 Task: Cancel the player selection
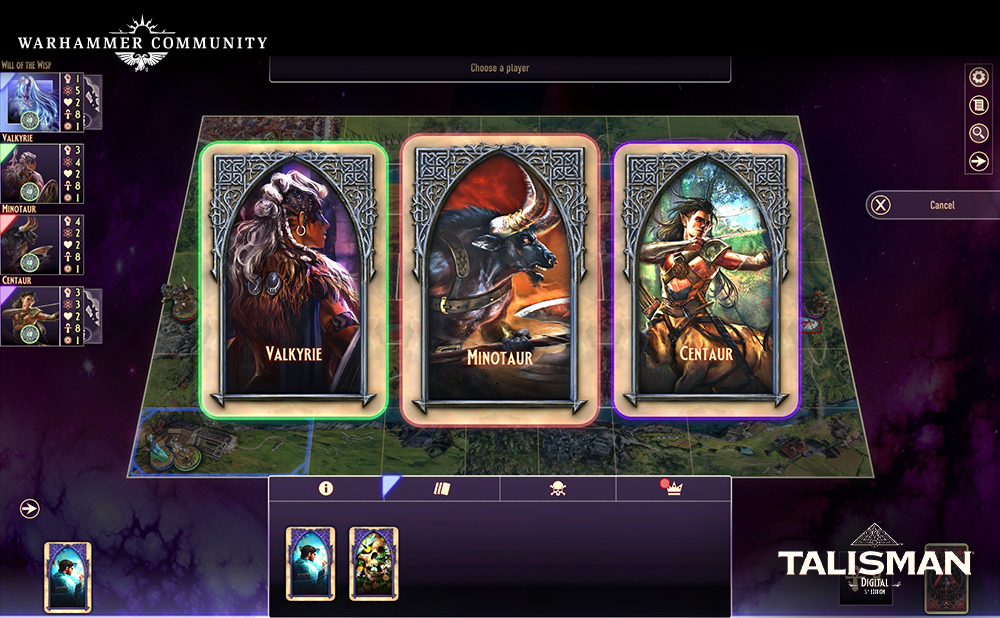pos(929,205)
